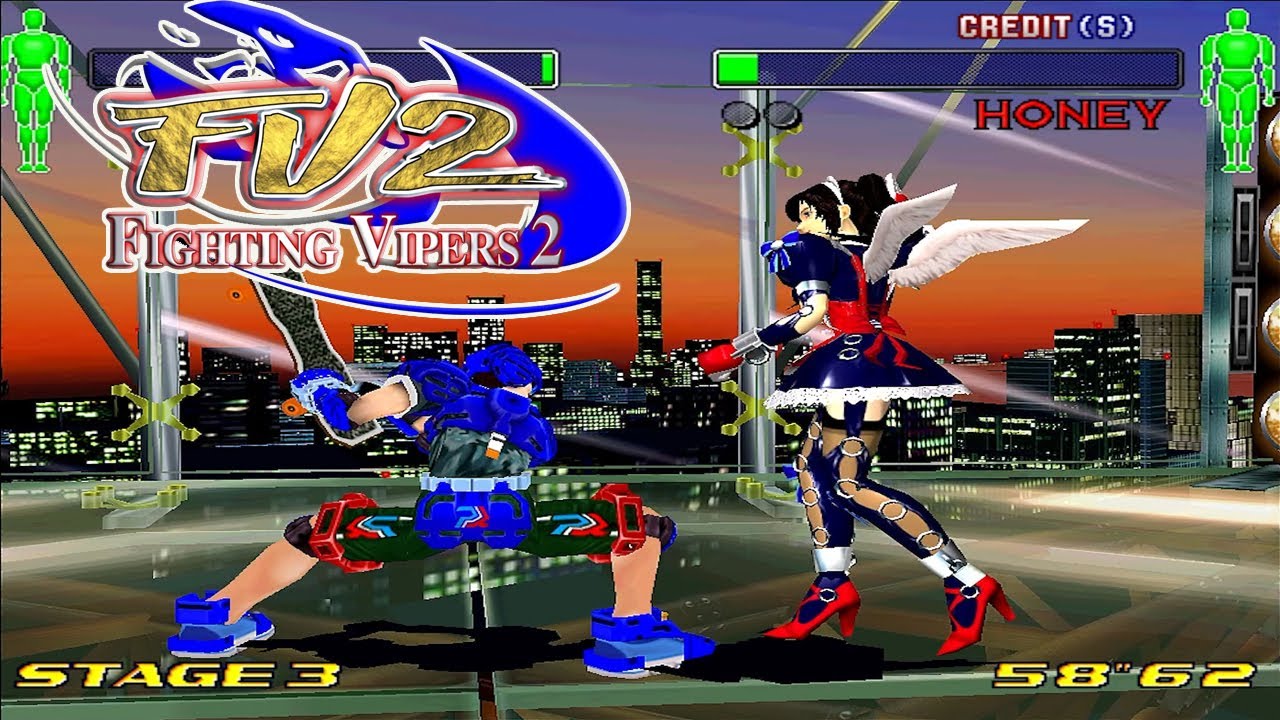Click the ring corner spotlight fixture
This screenshot has width=1280, height=720.
(741, 114)
